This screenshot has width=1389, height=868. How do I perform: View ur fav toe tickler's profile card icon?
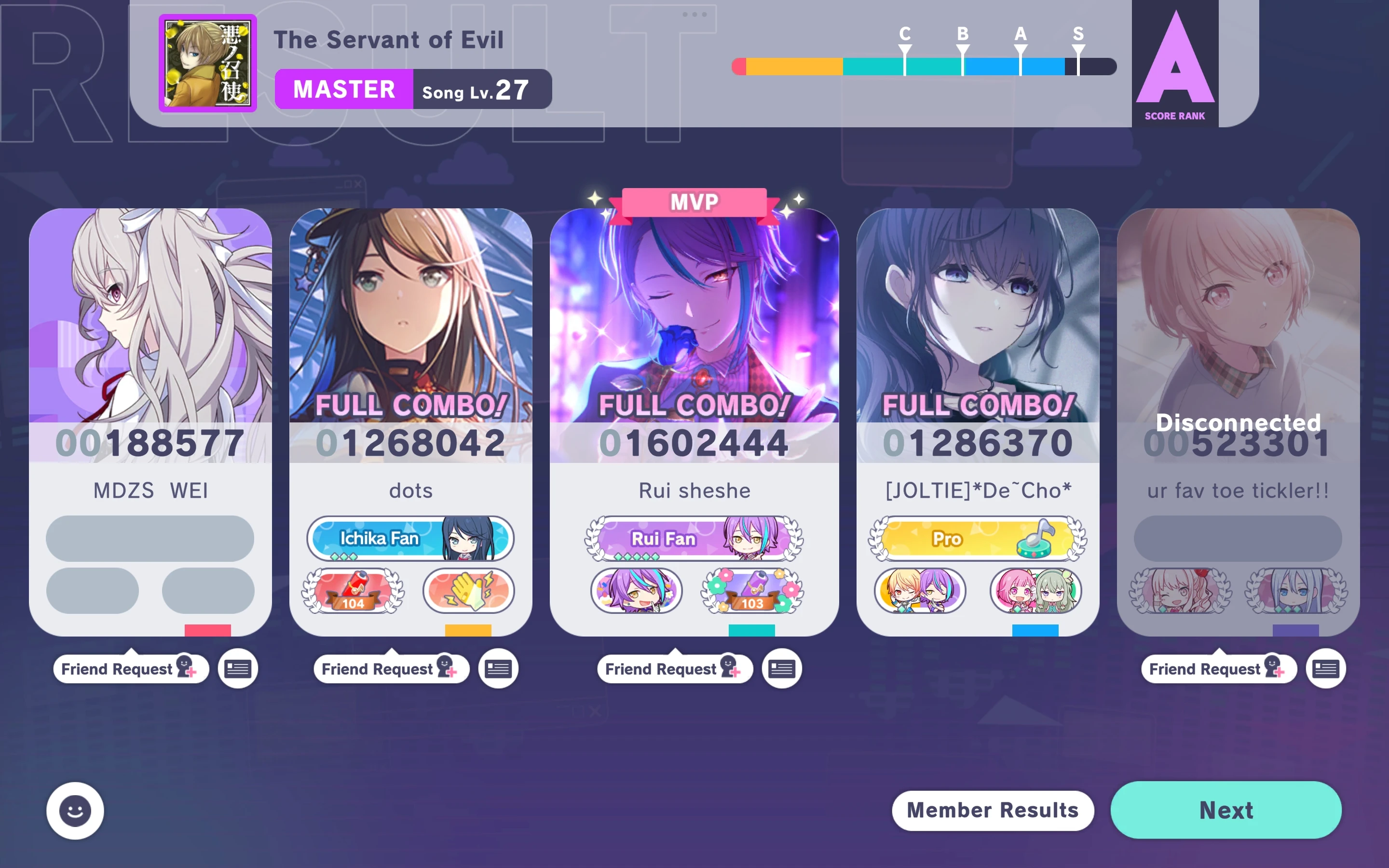(1325, 668)
